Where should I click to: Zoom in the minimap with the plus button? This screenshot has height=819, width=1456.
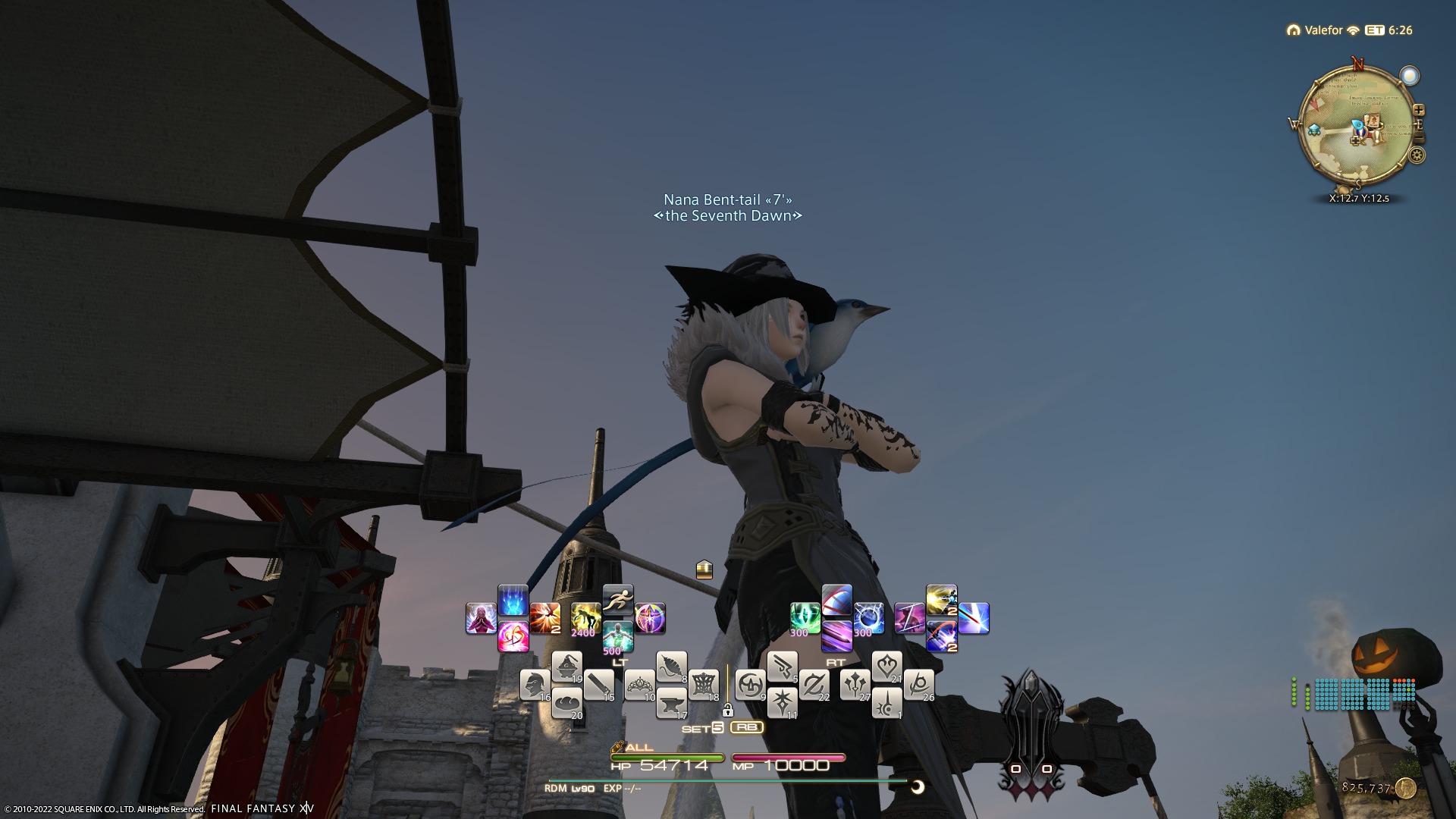(x=1418, y=111)
